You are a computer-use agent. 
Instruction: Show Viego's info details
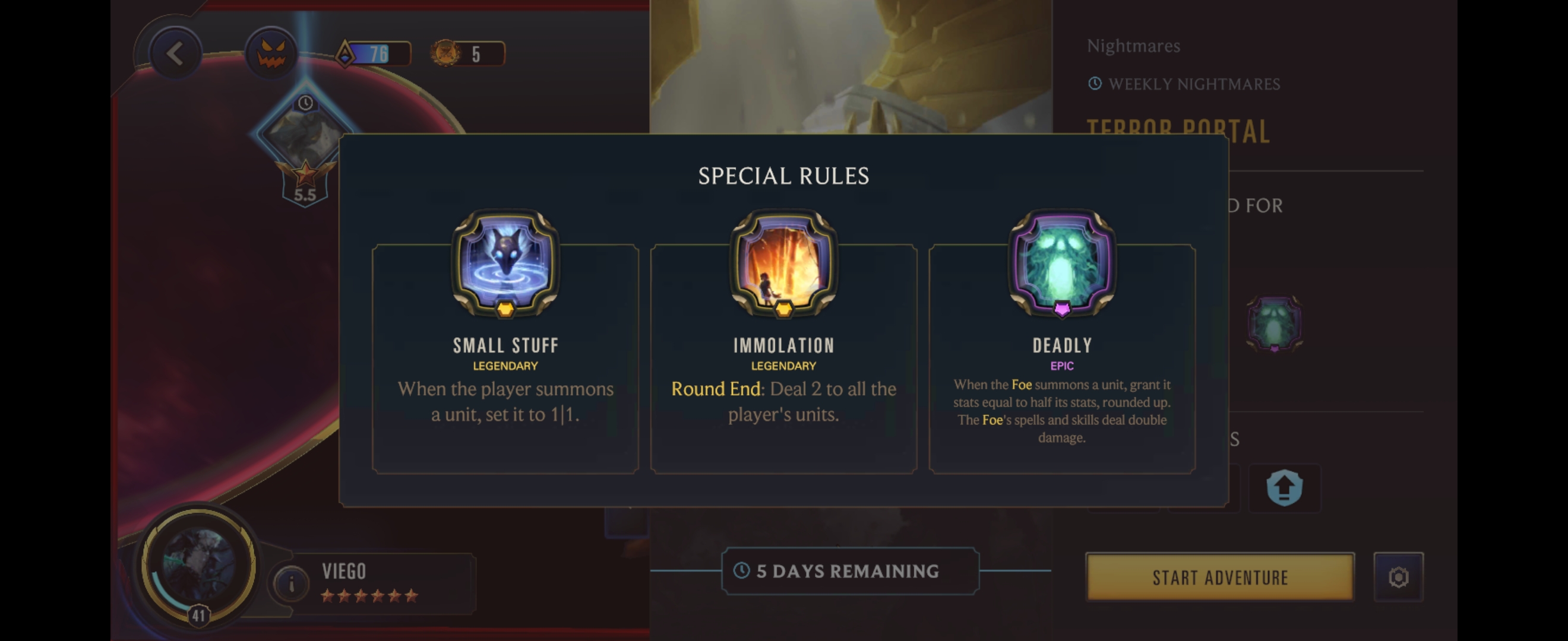coord(291,584)
